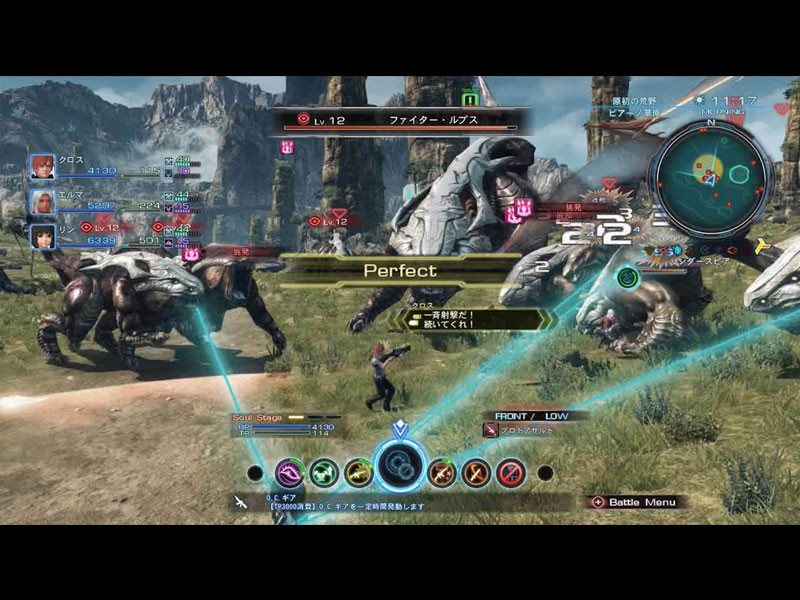Fire the orange rifle shot art
The width and height of the screenshot is (800, 600).
pos(442,472)
